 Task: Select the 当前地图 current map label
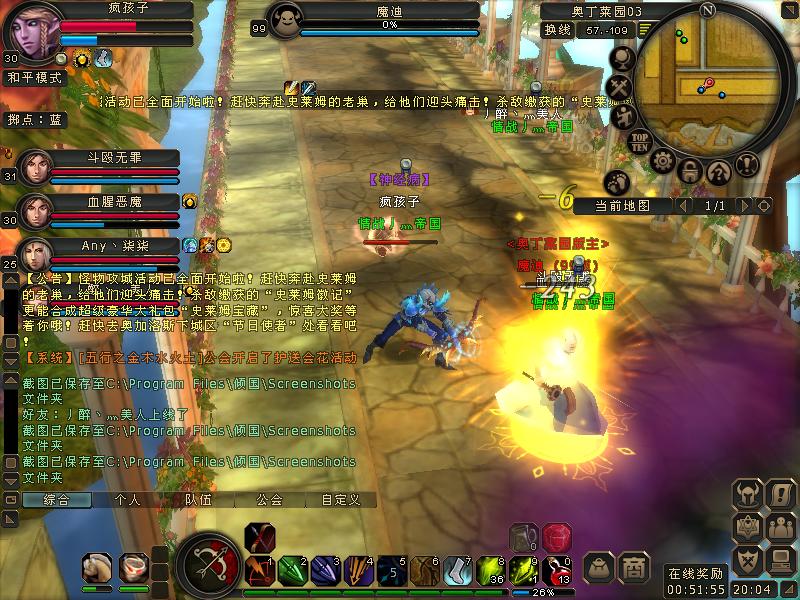coord(621,205)
